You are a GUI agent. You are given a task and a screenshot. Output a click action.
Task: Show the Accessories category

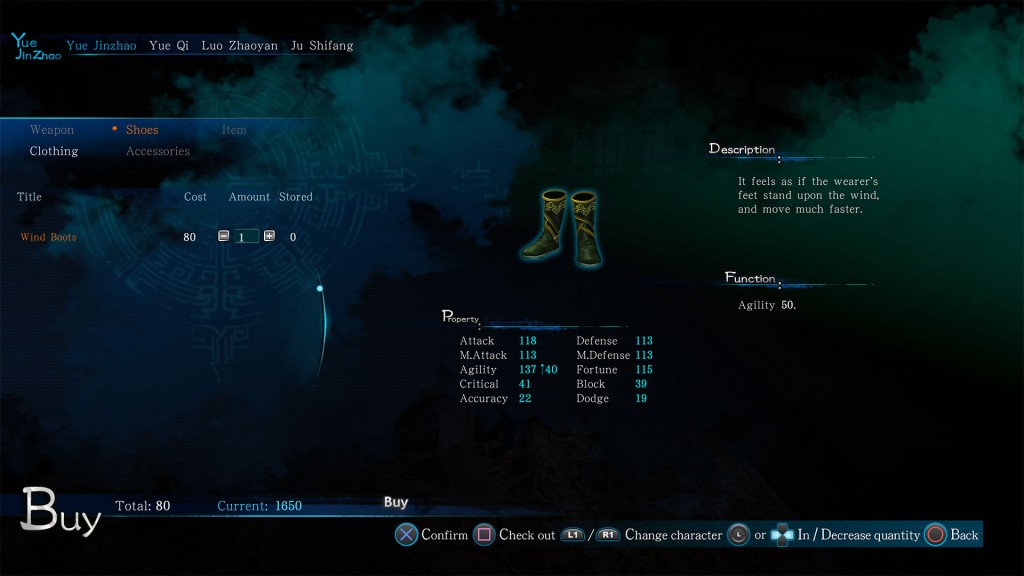(158, 151)
